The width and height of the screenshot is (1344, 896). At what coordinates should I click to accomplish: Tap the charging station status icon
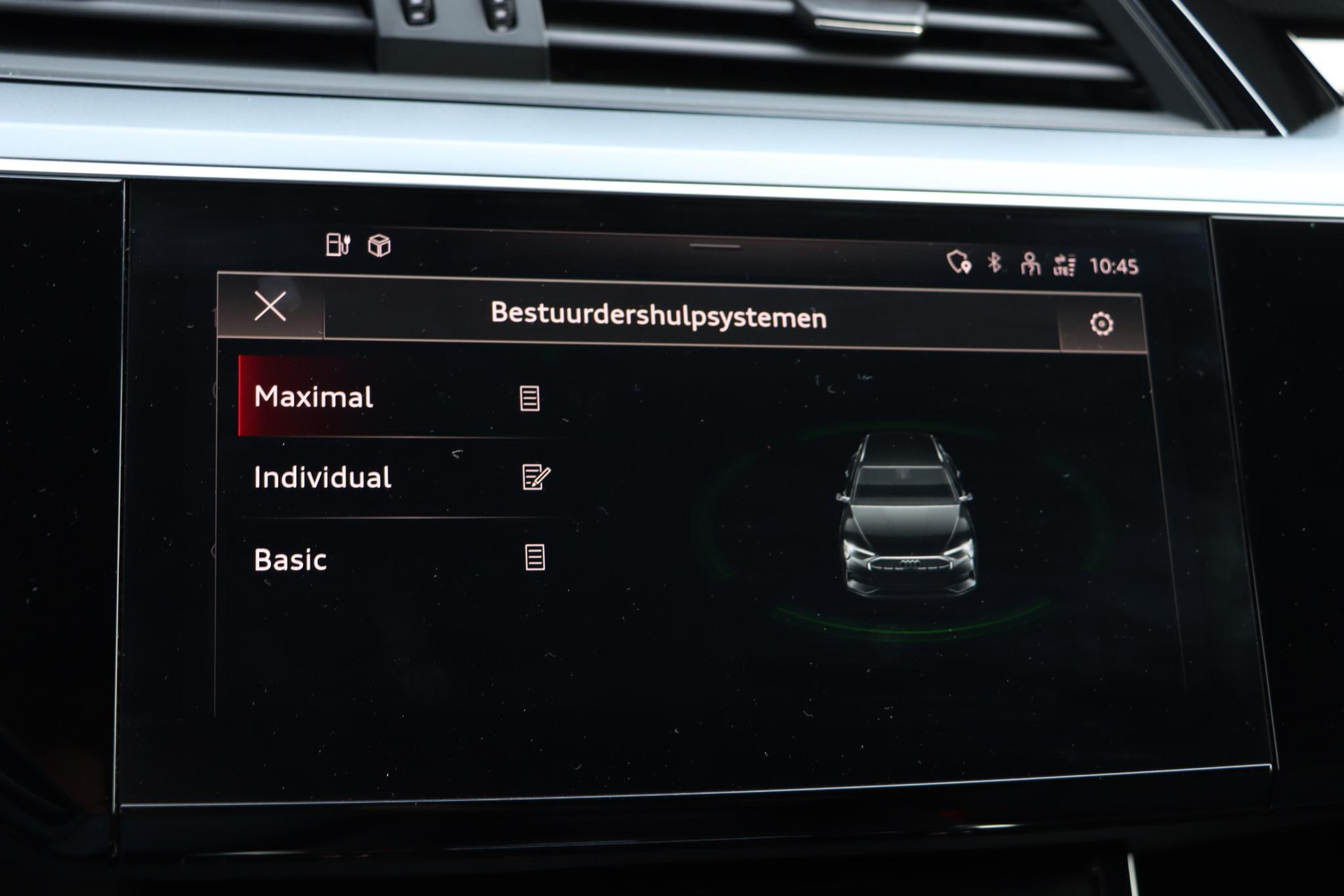[x=338, y=244]
